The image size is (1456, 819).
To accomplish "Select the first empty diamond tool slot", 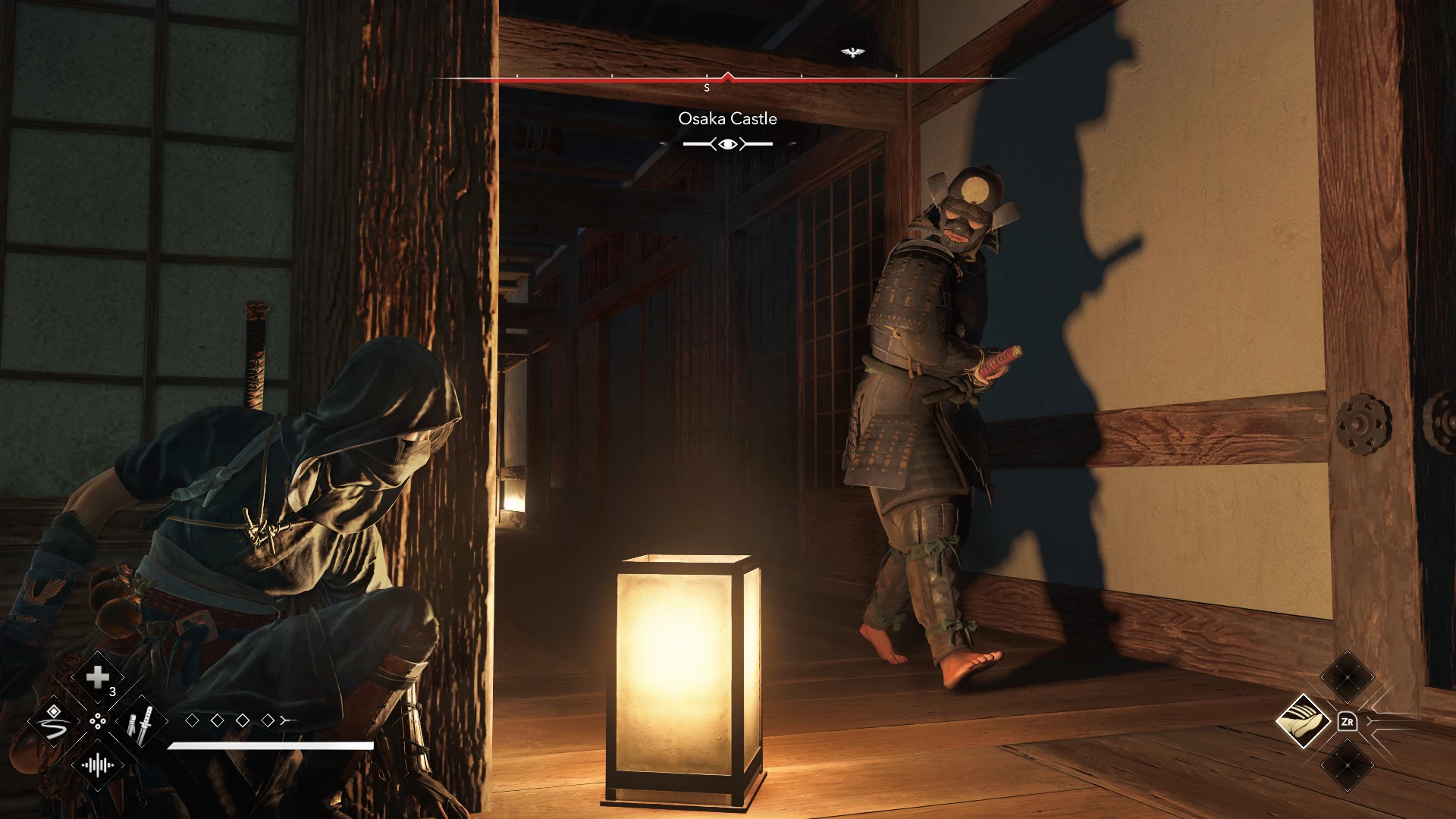I will pyautogui.click(x=193, y=720).
